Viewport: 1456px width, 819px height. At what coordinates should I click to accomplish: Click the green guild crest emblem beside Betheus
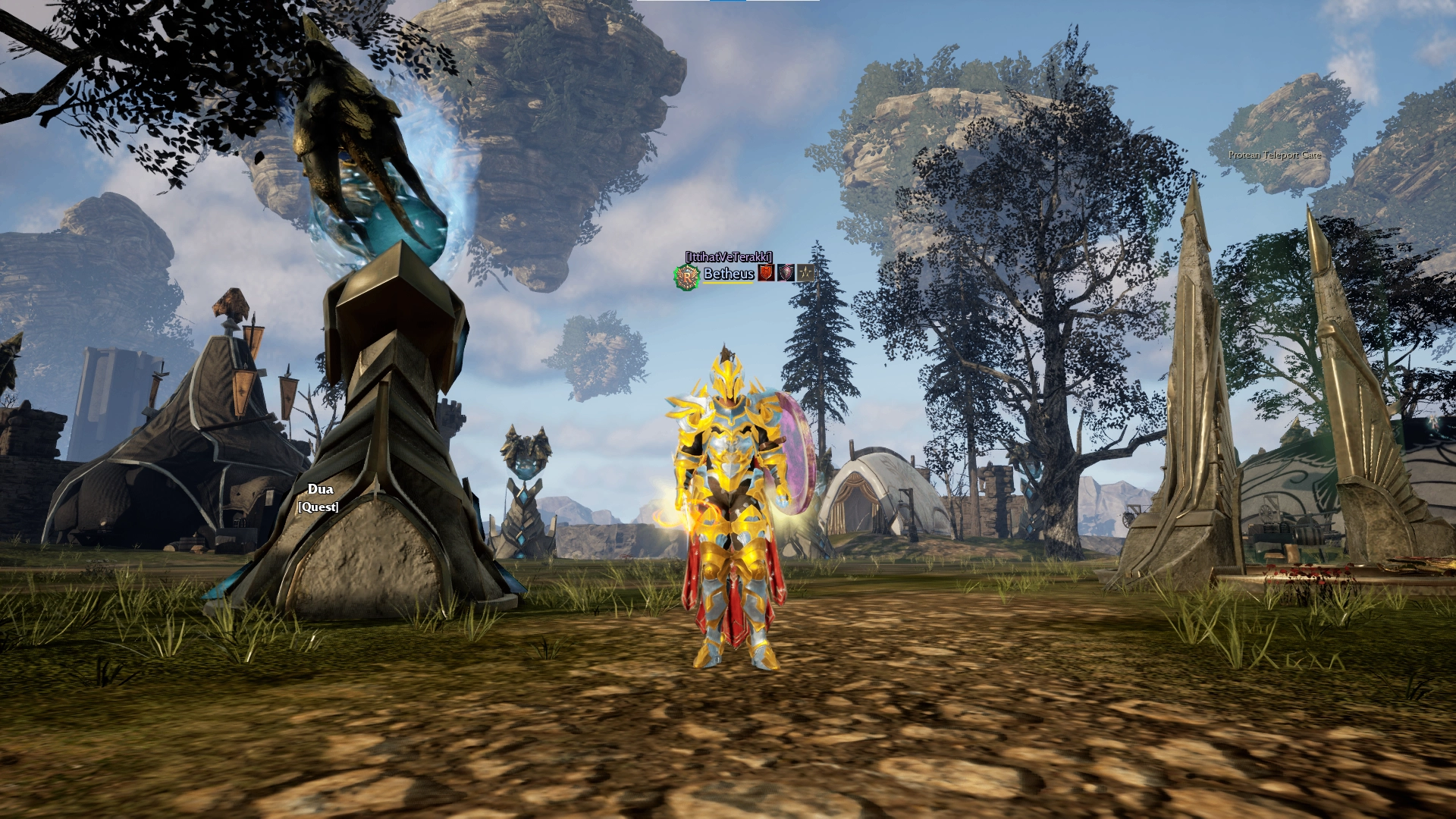[x=686, y=275]
